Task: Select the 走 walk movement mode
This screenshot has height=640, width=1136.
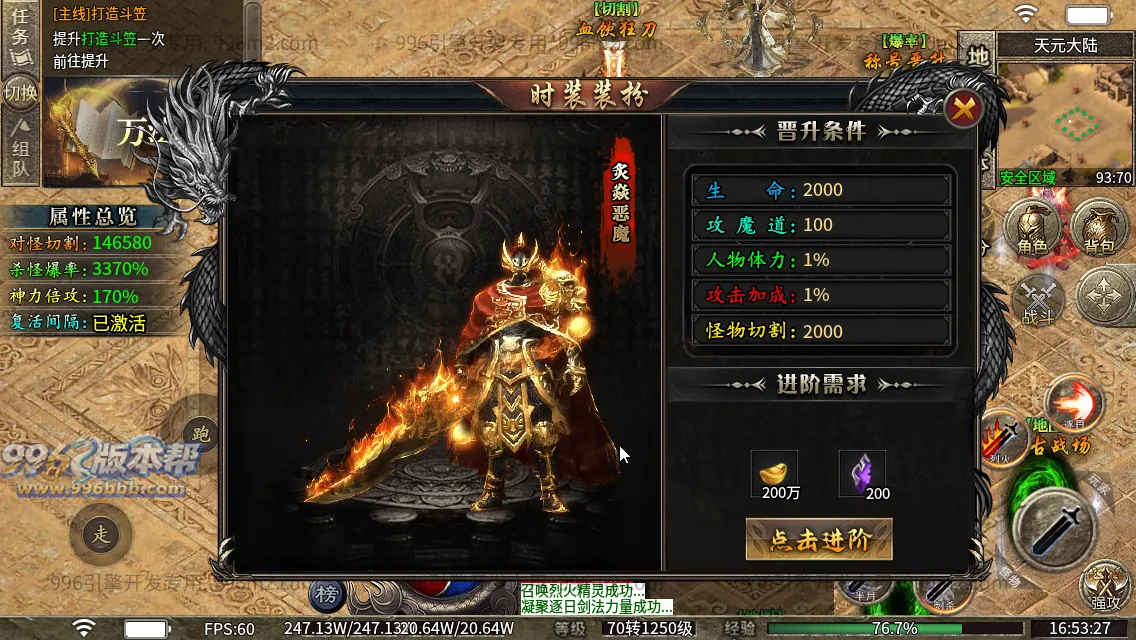Action: (x=101, y=535)
